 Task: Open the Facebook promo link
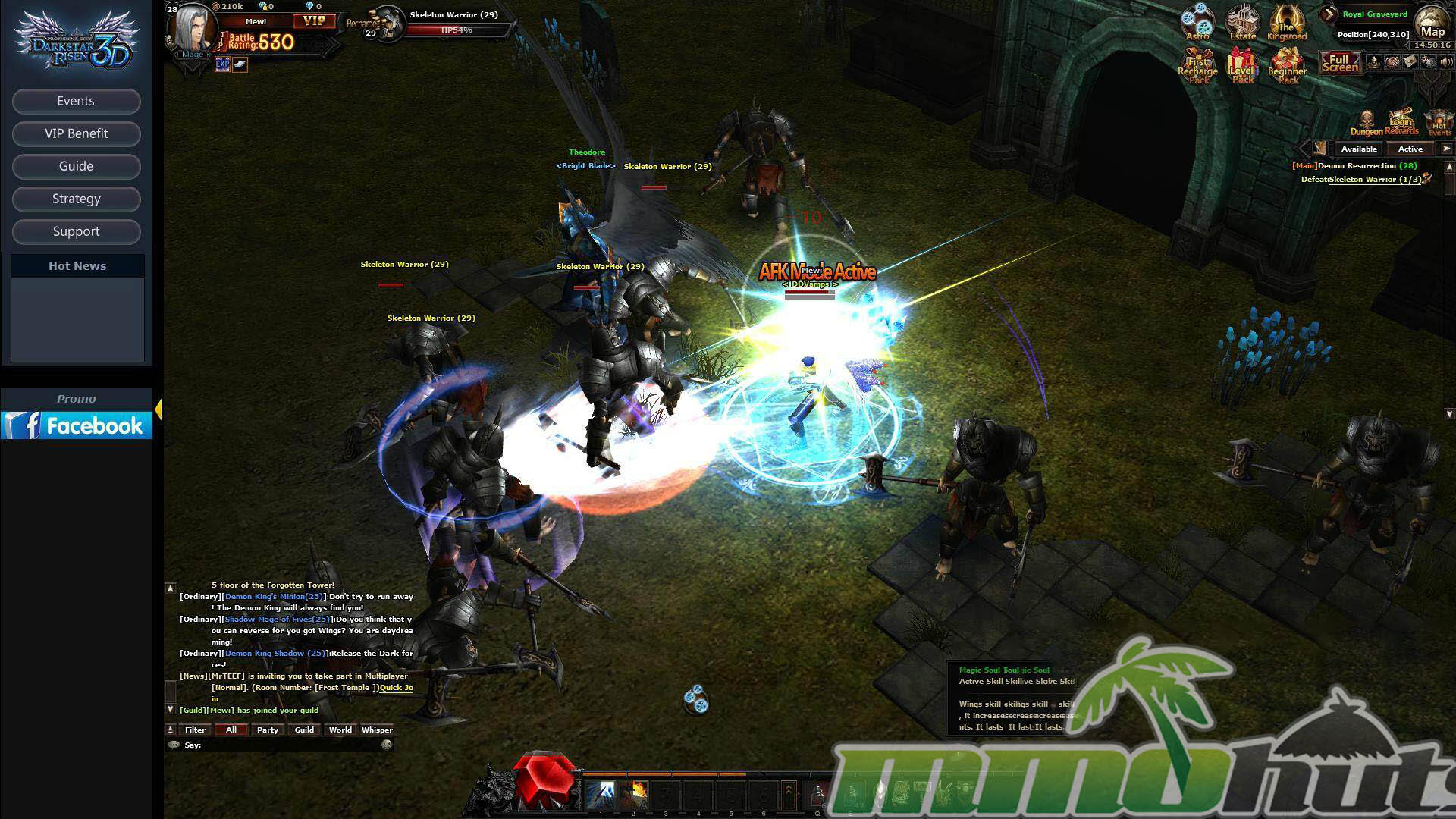(x=77, y=425)
